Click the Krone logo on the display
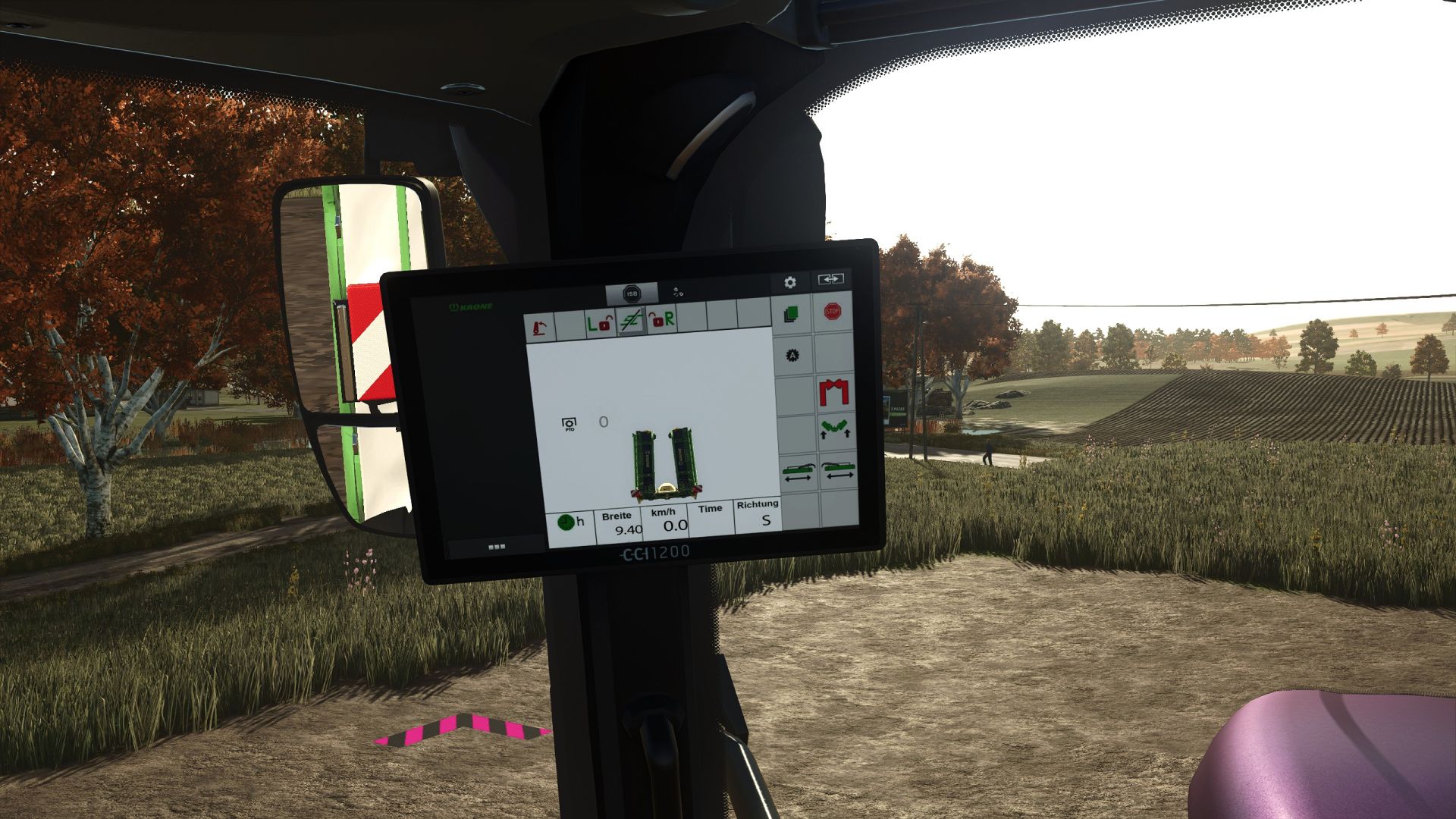The height and width of the screenshot is (819, 1456). click(x=472, y=306)
